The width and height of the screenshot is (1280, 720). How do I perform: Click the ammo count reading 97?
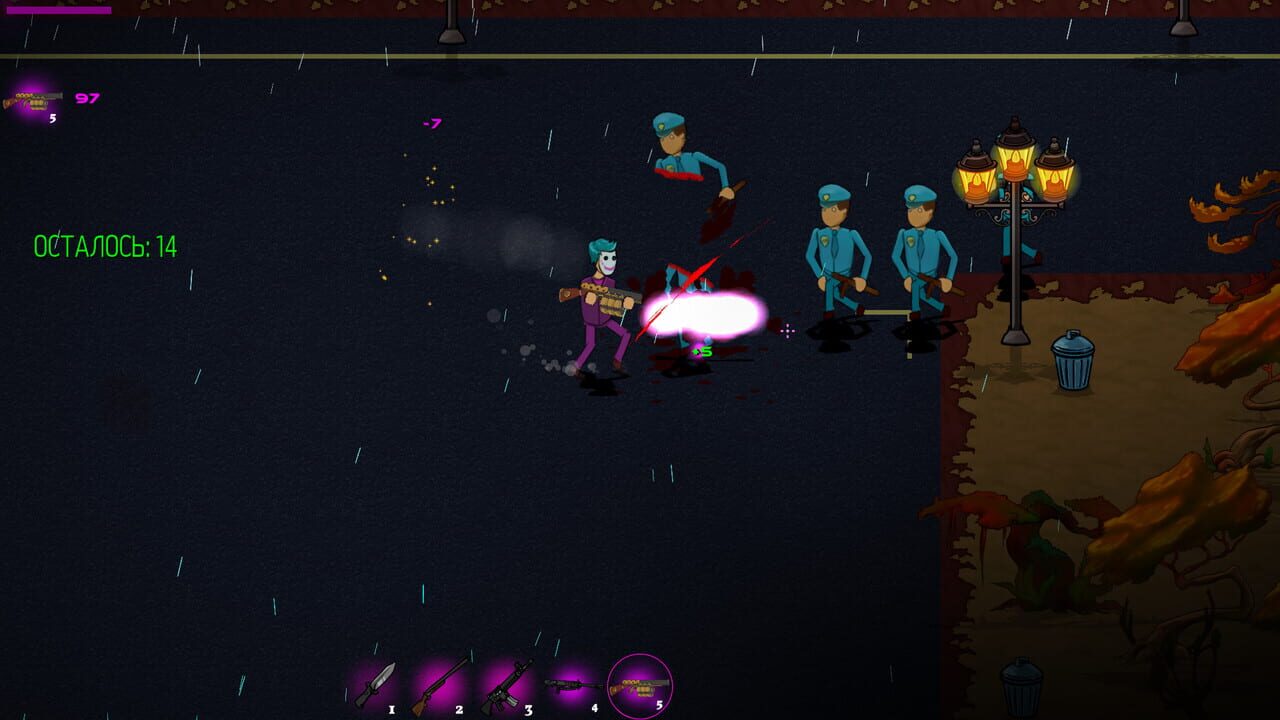tap(87, 98)
